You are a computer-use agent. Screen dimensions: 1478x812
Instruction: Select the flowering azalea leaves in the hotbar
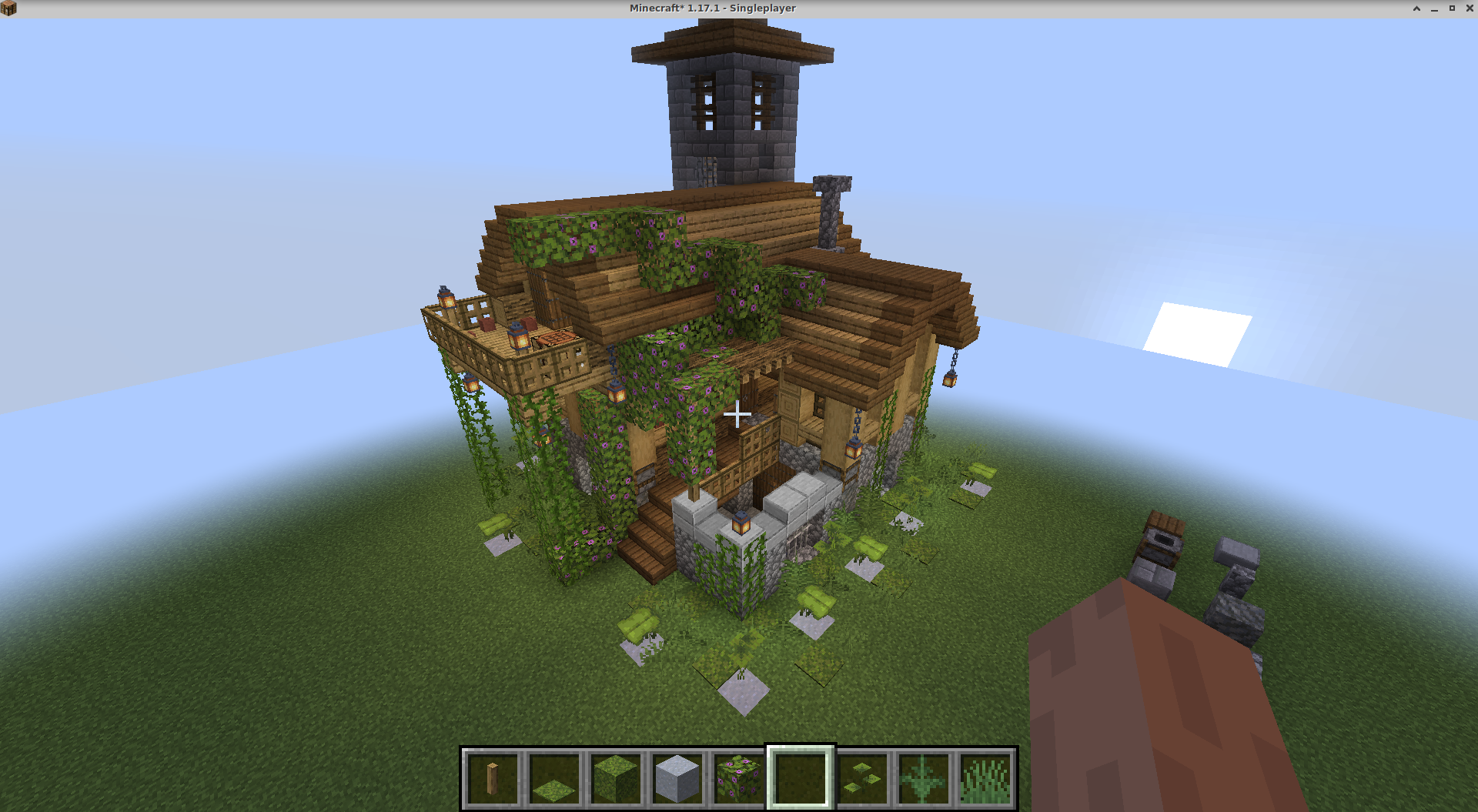[x=736, y=776]
